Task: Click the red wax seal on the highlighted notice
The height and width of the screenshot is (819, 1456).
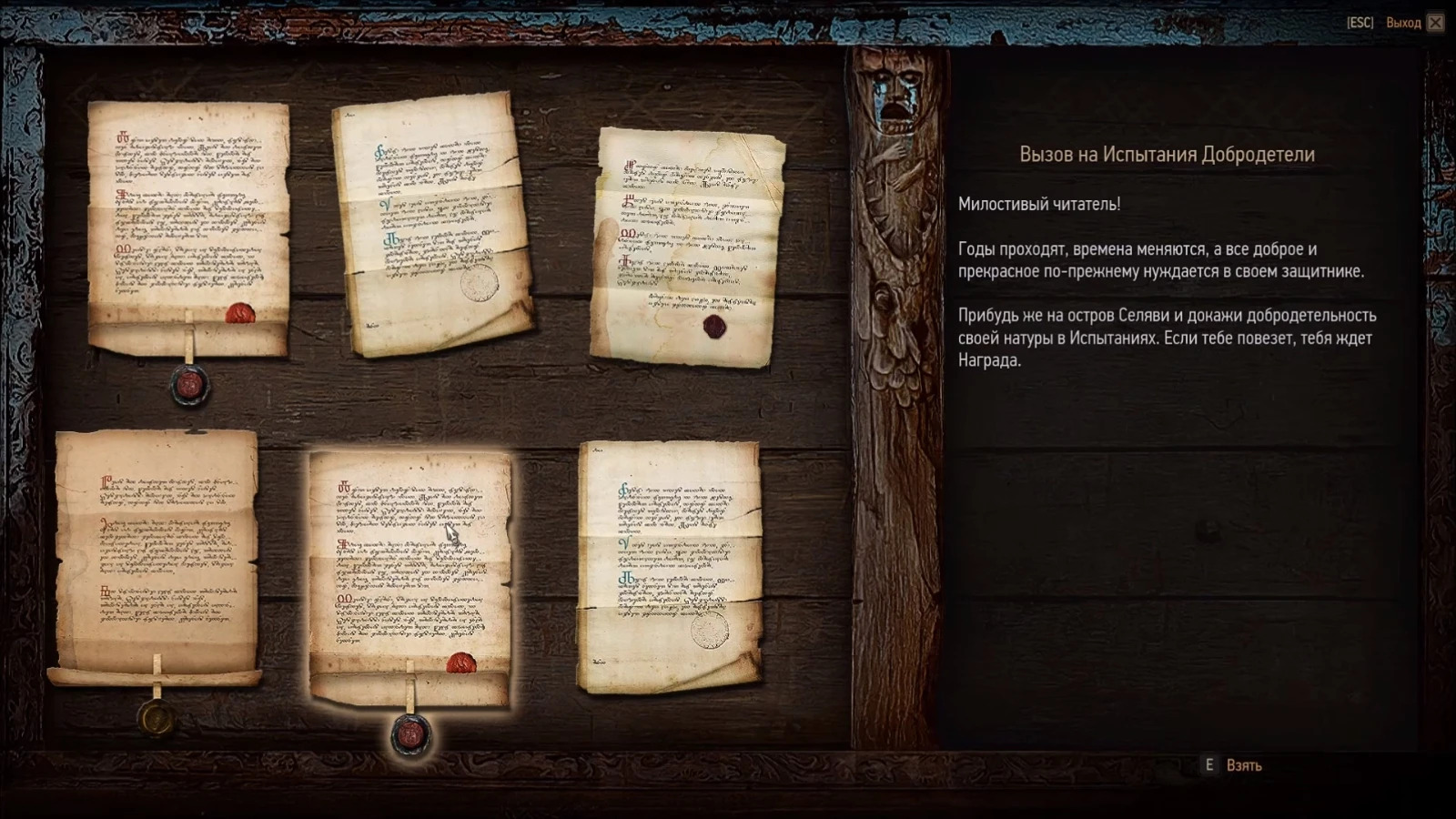Action: point(460,664)
